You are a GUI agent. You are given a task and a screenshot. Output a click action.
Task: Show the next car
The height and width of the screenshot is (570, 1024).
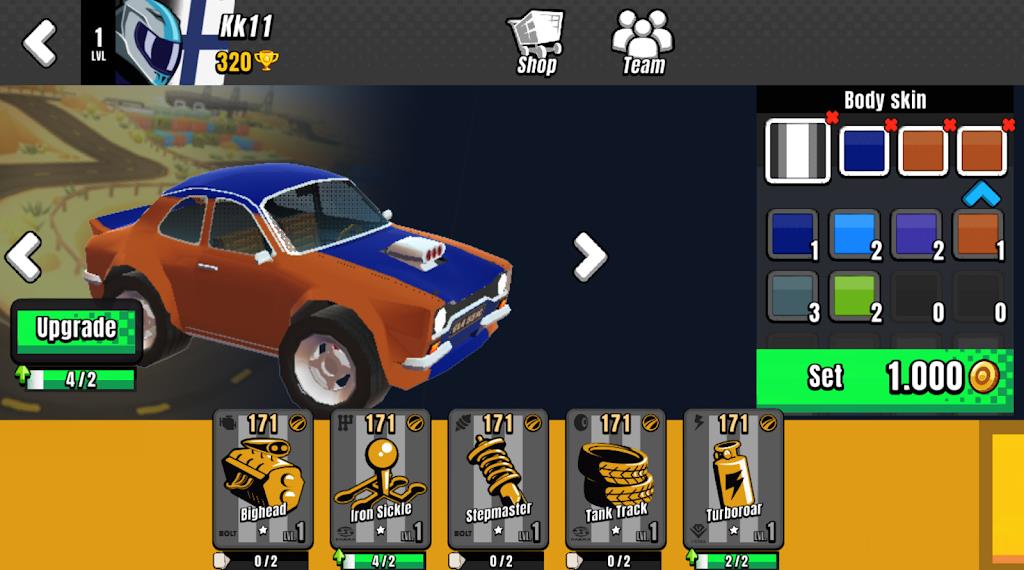pyautogui.click(x=589, y=257)
